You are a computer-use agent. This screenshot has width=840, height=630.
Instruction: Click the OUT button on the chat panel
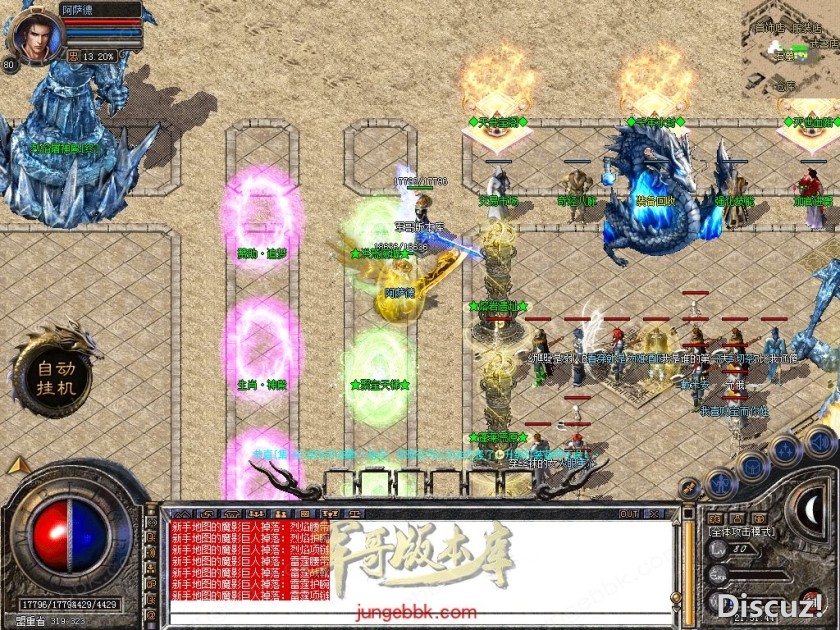point(629,514)
